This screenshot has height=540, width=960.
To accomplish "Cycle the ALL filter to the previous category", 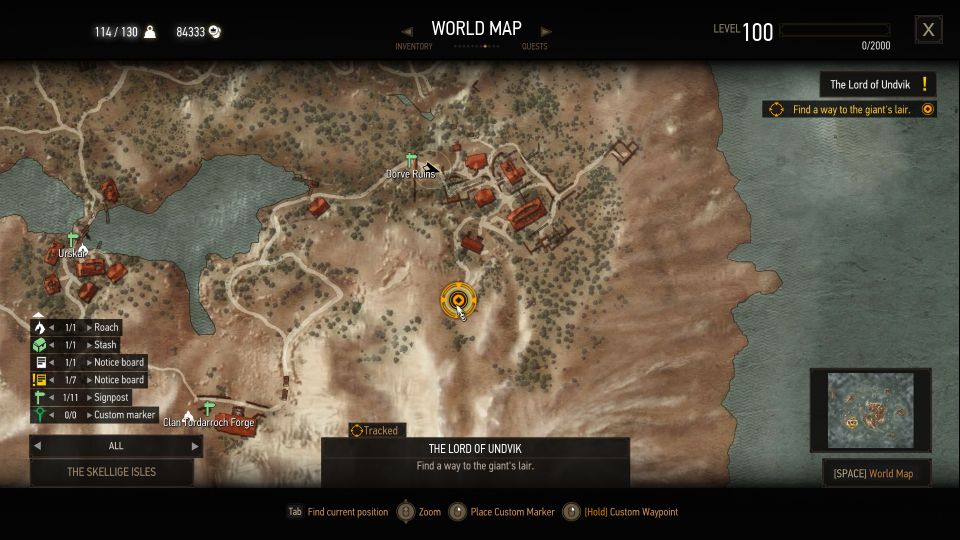I will pos(38,446).
